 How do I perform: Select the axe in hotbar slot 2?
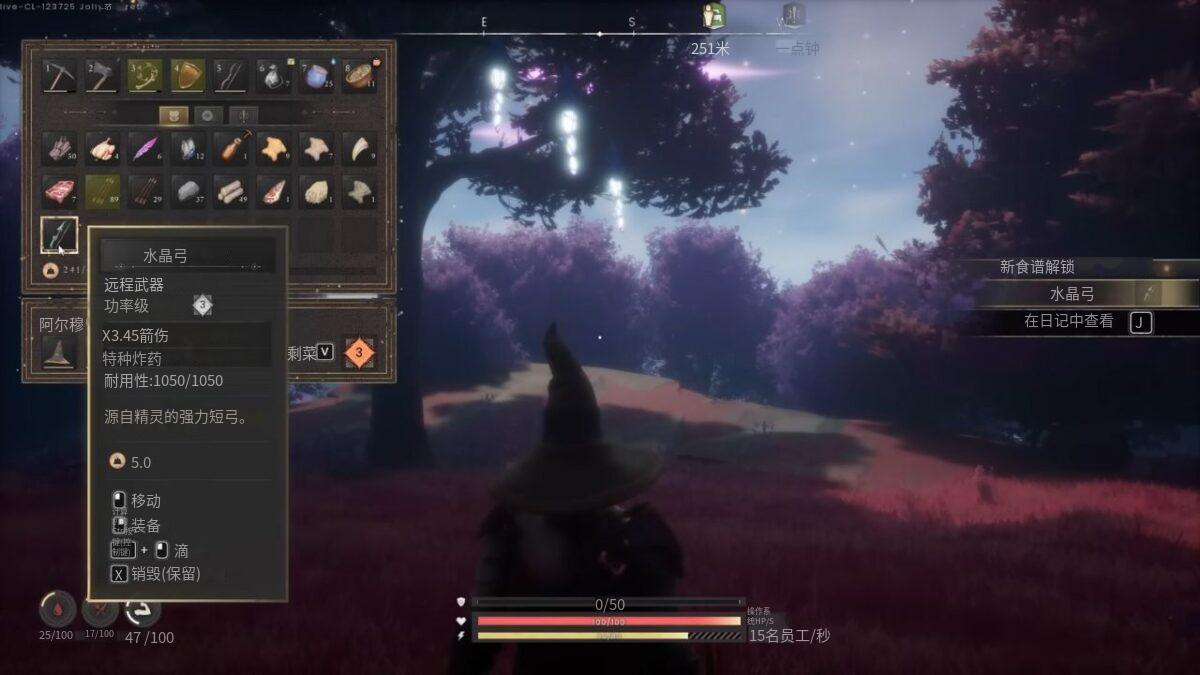tap(102, 76)
